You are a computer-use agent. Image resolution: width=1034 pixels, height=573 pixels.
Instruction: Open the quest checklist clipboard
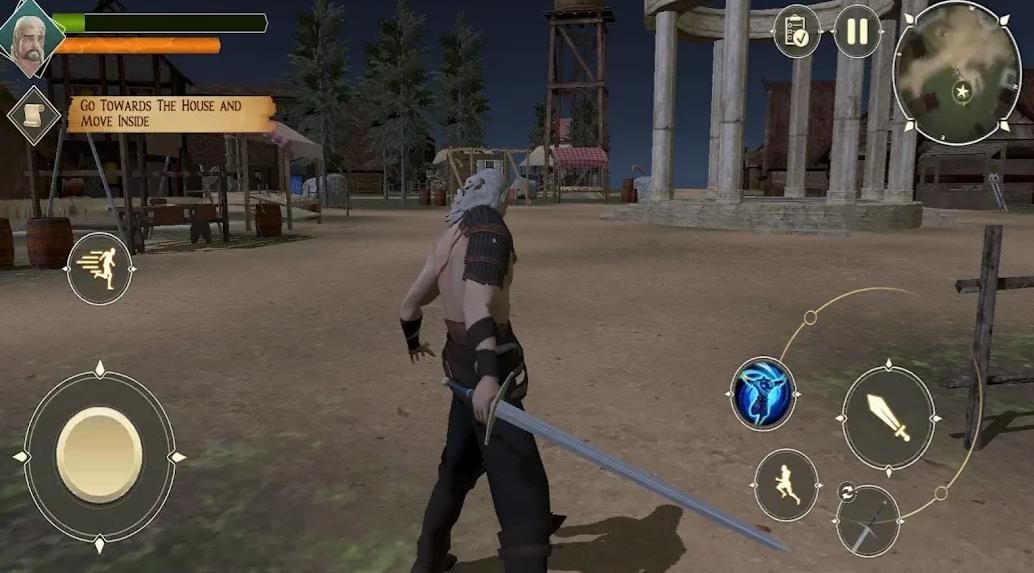pyautogui.click(x=797, y=32)
